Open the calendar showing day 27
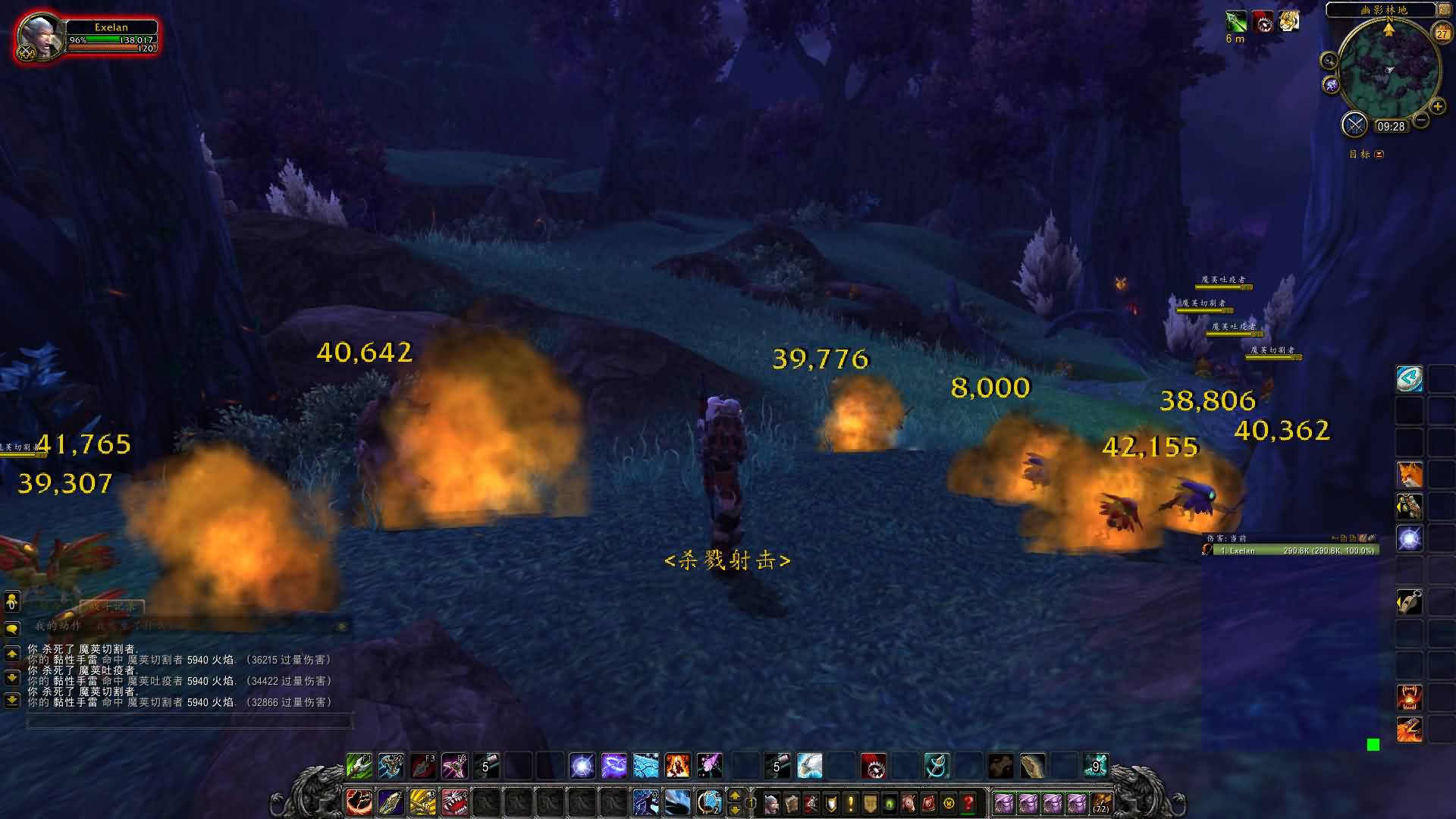Image resolution: width=1456 pixels, height=819 pixels. tap(1442, 33)
